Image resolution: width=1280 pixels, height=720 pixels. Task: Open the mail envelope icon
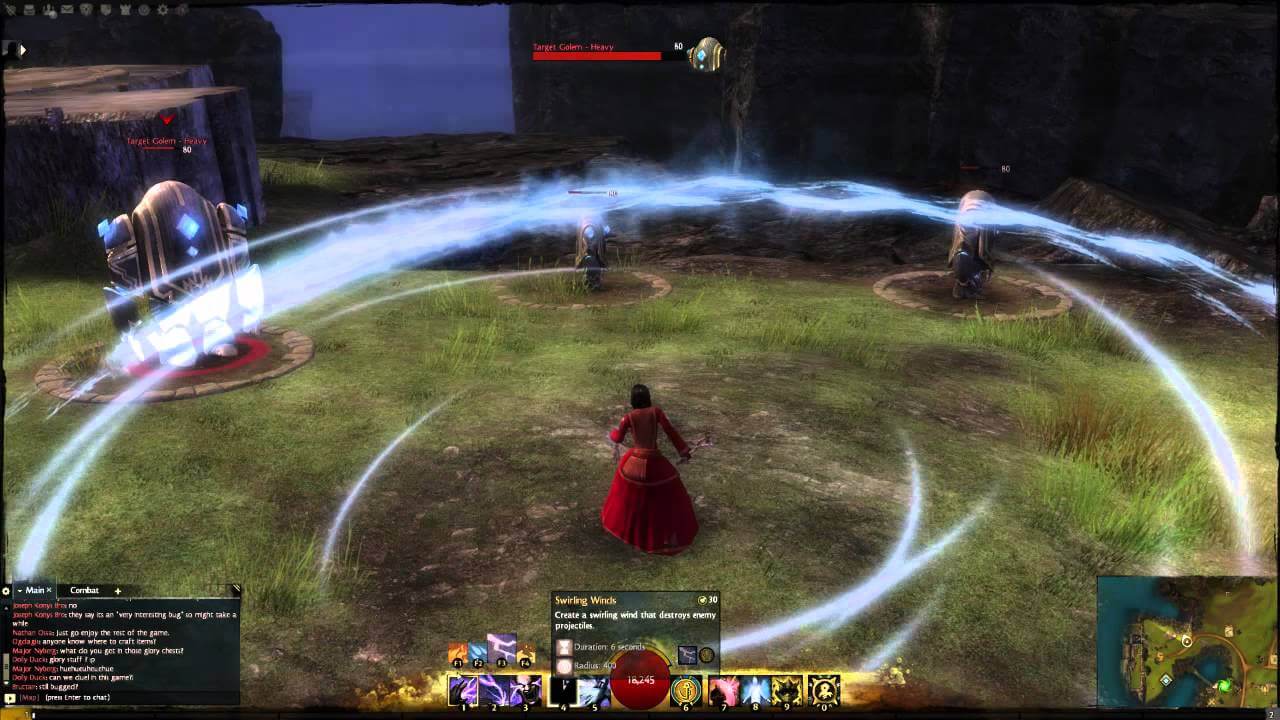67,10
